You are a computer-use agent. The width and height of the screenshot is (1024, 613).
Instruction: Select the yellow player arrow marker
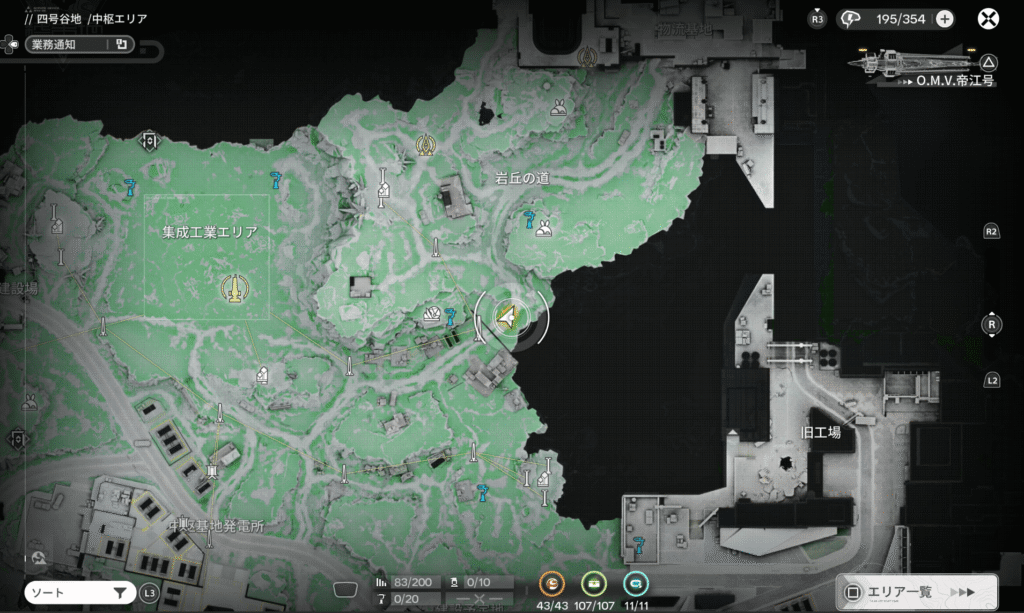click(509, 317)
